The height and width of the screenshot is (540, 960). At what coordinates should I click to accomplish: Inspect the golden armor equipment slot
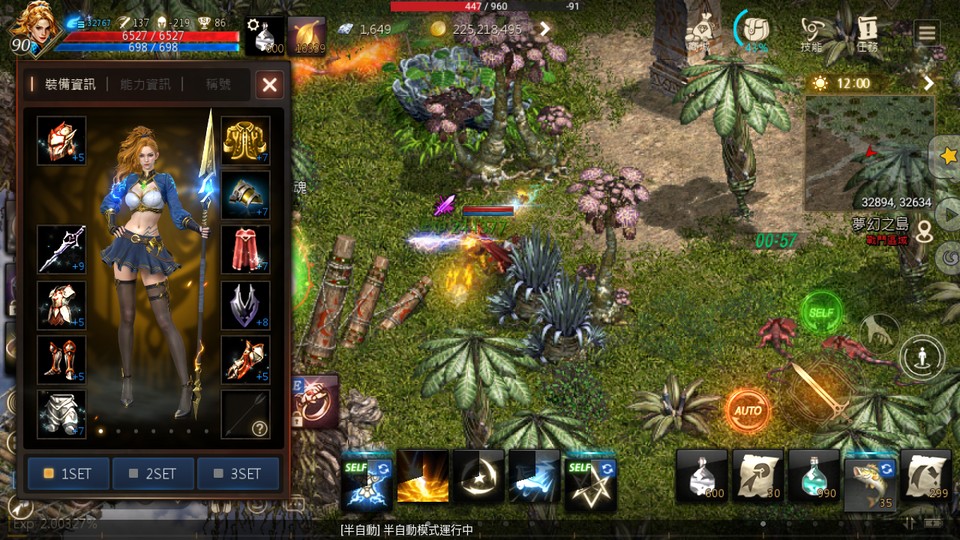click(245, 141)
